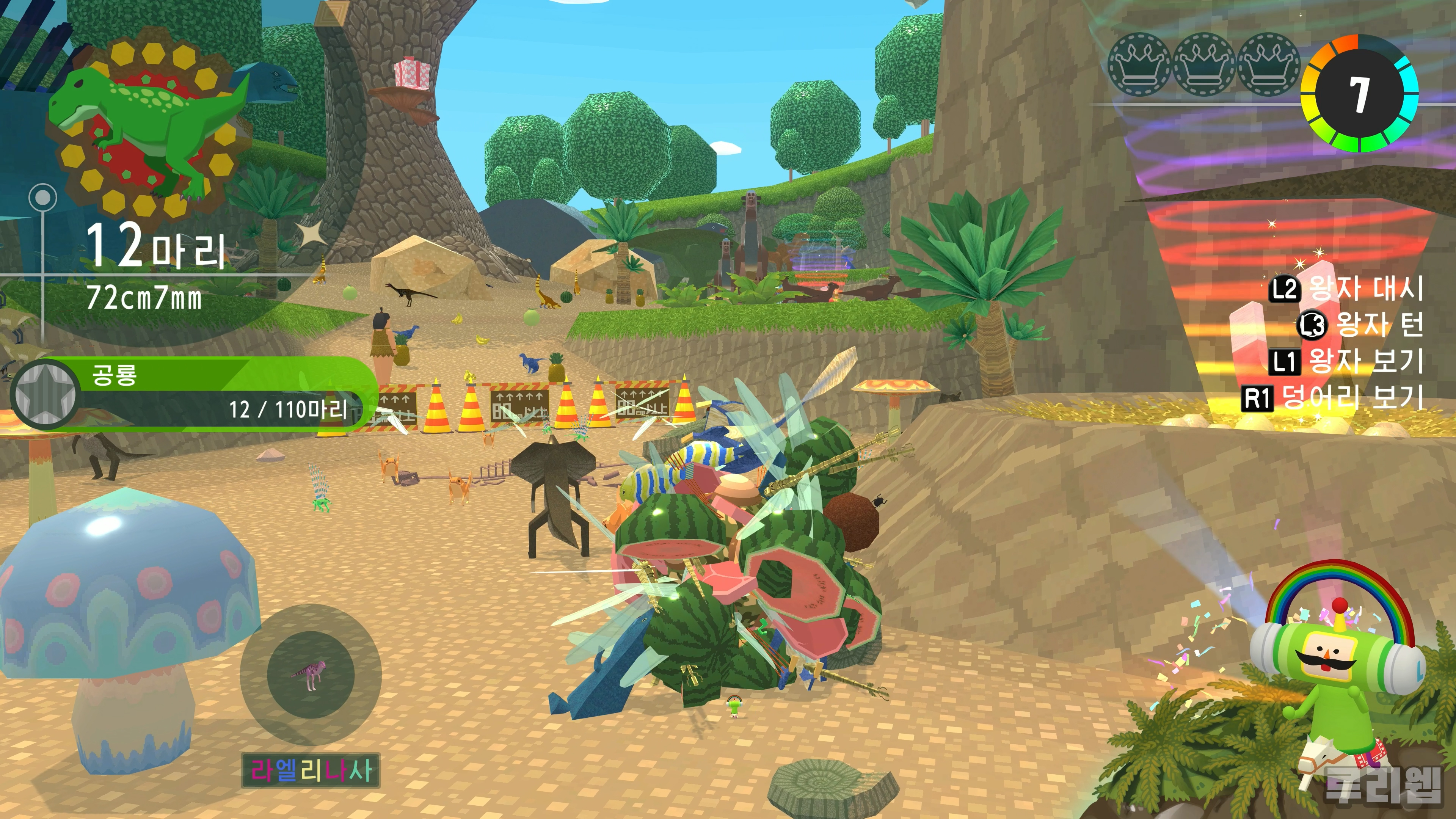Click the 라엘리나사 player name tag
Image resolution: width=1456 pixels, height=819 pixels.
tap(310, 770)
